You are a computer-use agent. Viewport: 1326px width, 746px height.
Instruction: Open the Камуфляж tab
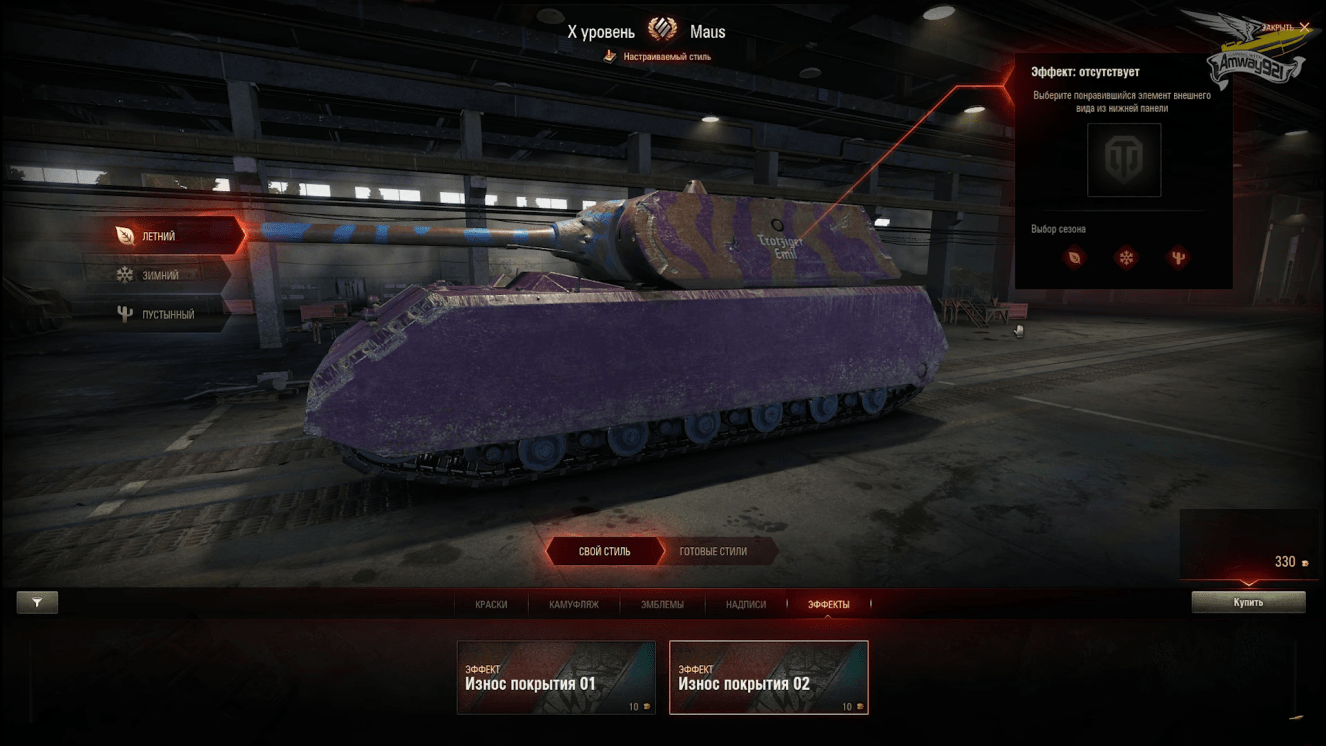574,604
